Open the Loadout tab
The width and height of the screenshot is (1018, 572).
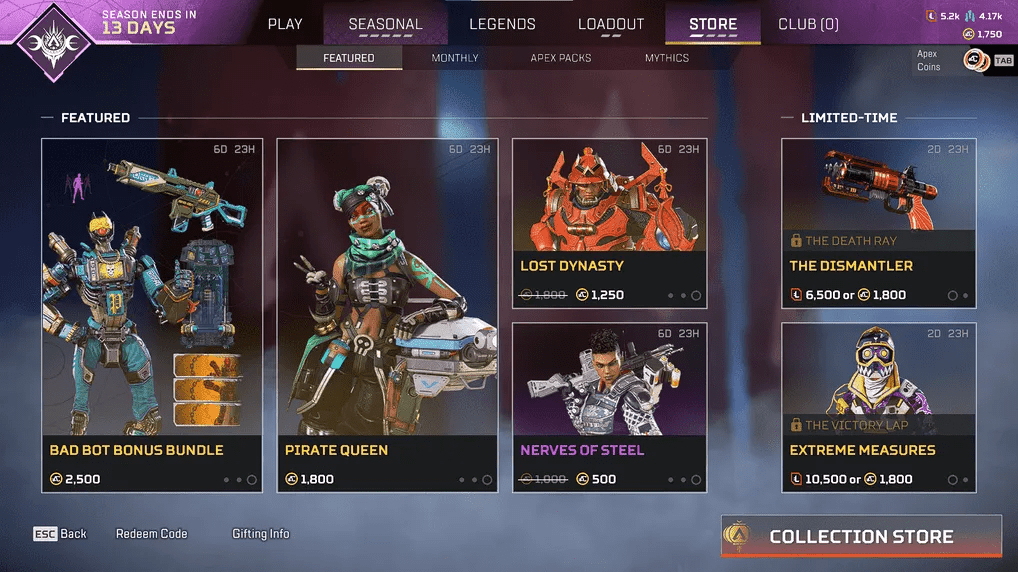pyautogui.click(x=611, y=24)
